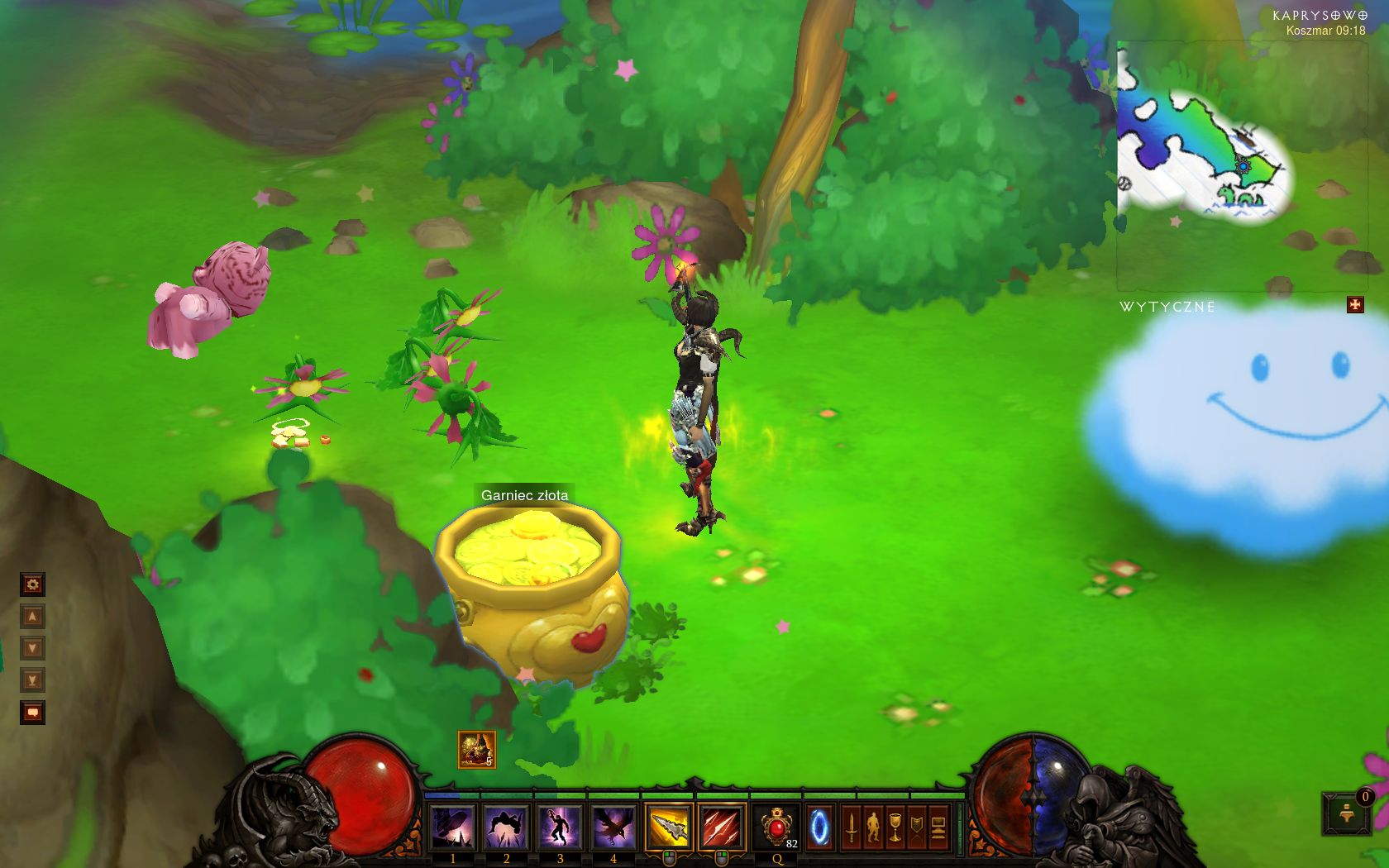This screenshot has height=868, width=1389.
Task: Click the stack-of-5 buff icon
Action: click(x=477, y=750)
